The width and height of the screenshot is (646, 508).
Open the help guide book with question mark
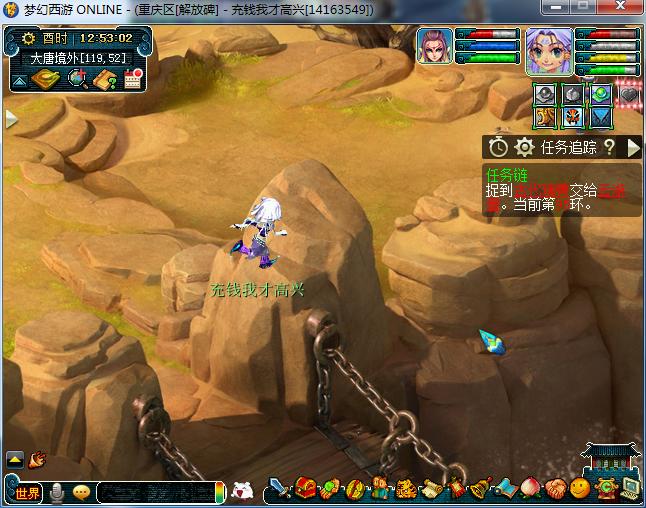(x=105, y=80)
